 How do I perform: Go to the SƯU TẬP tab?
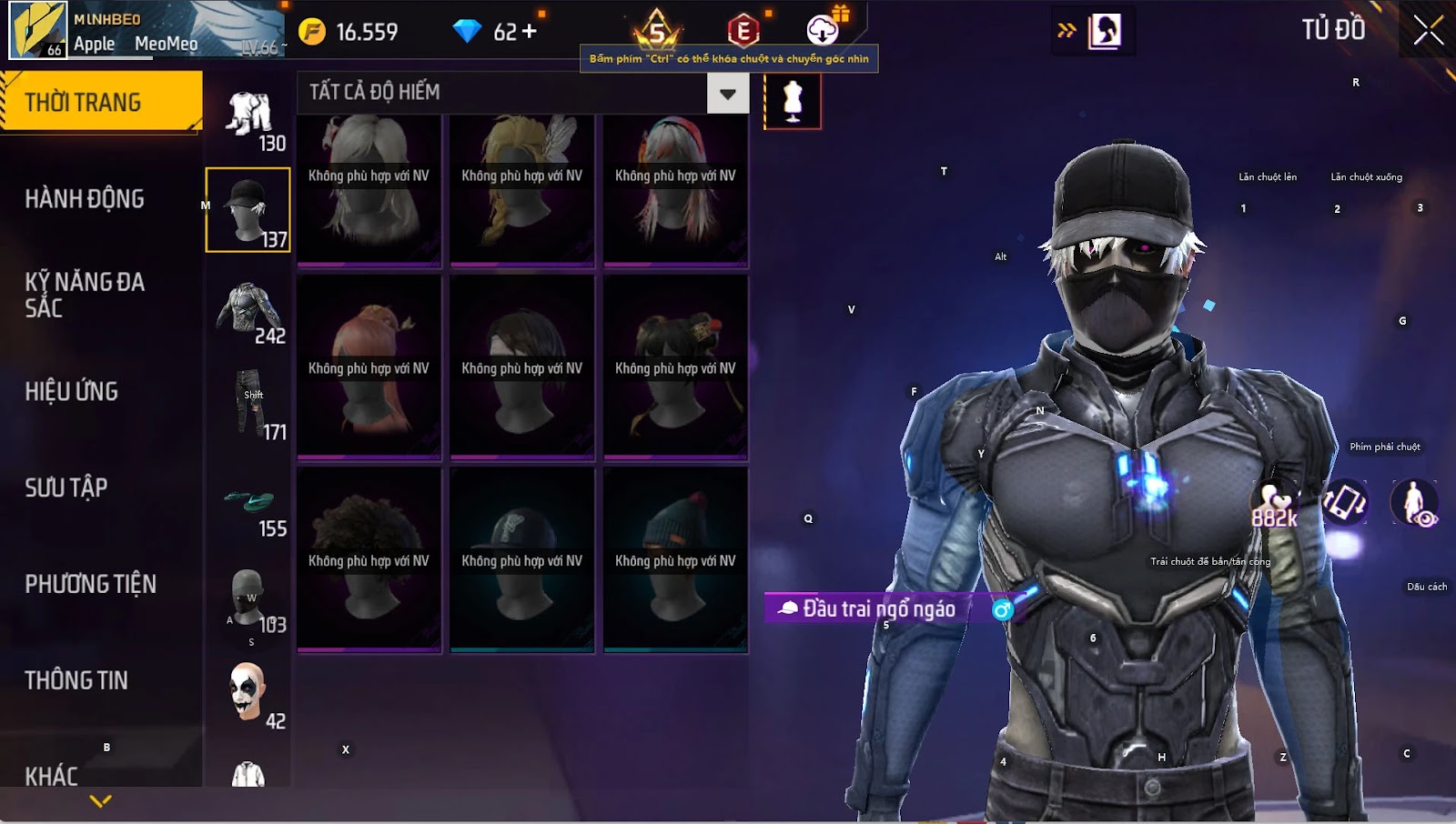(x=66, y=487)
